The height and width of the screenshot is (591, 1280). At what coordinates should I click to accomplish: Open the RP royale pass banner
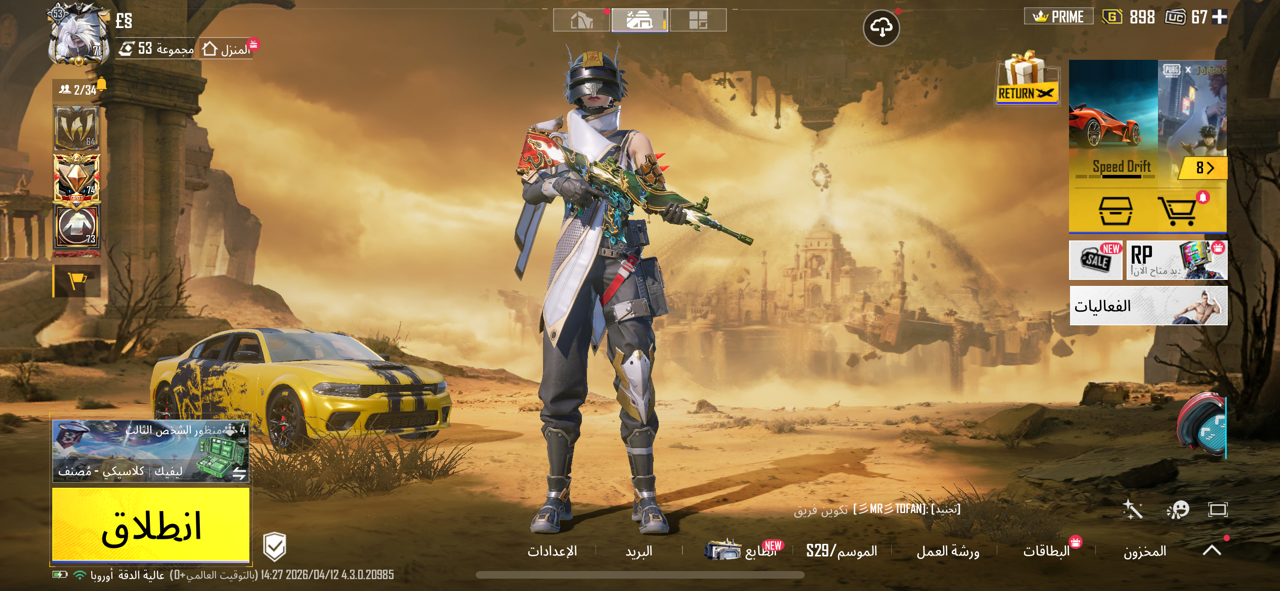pyautogui.click(x=1177, y=260)
